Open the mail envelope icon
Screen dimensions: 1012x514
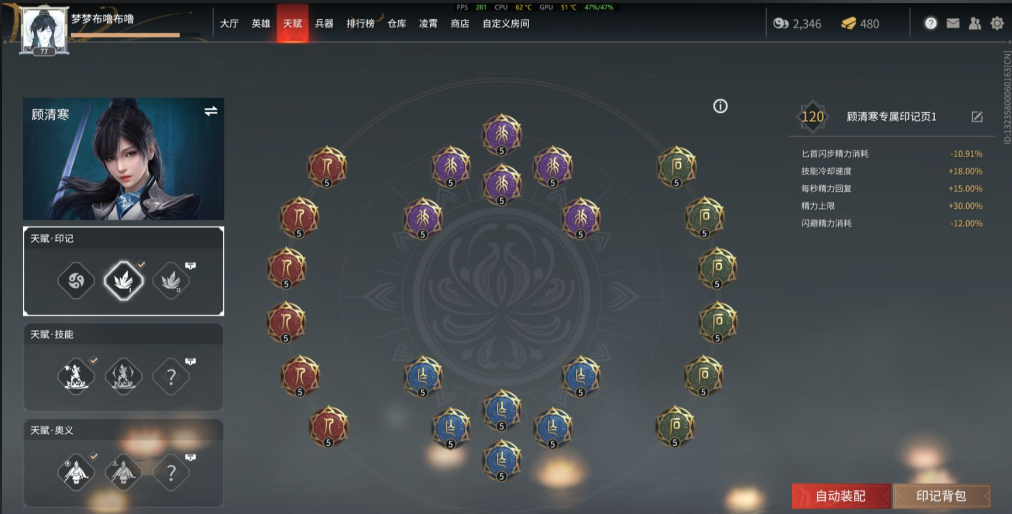point(953,23)
